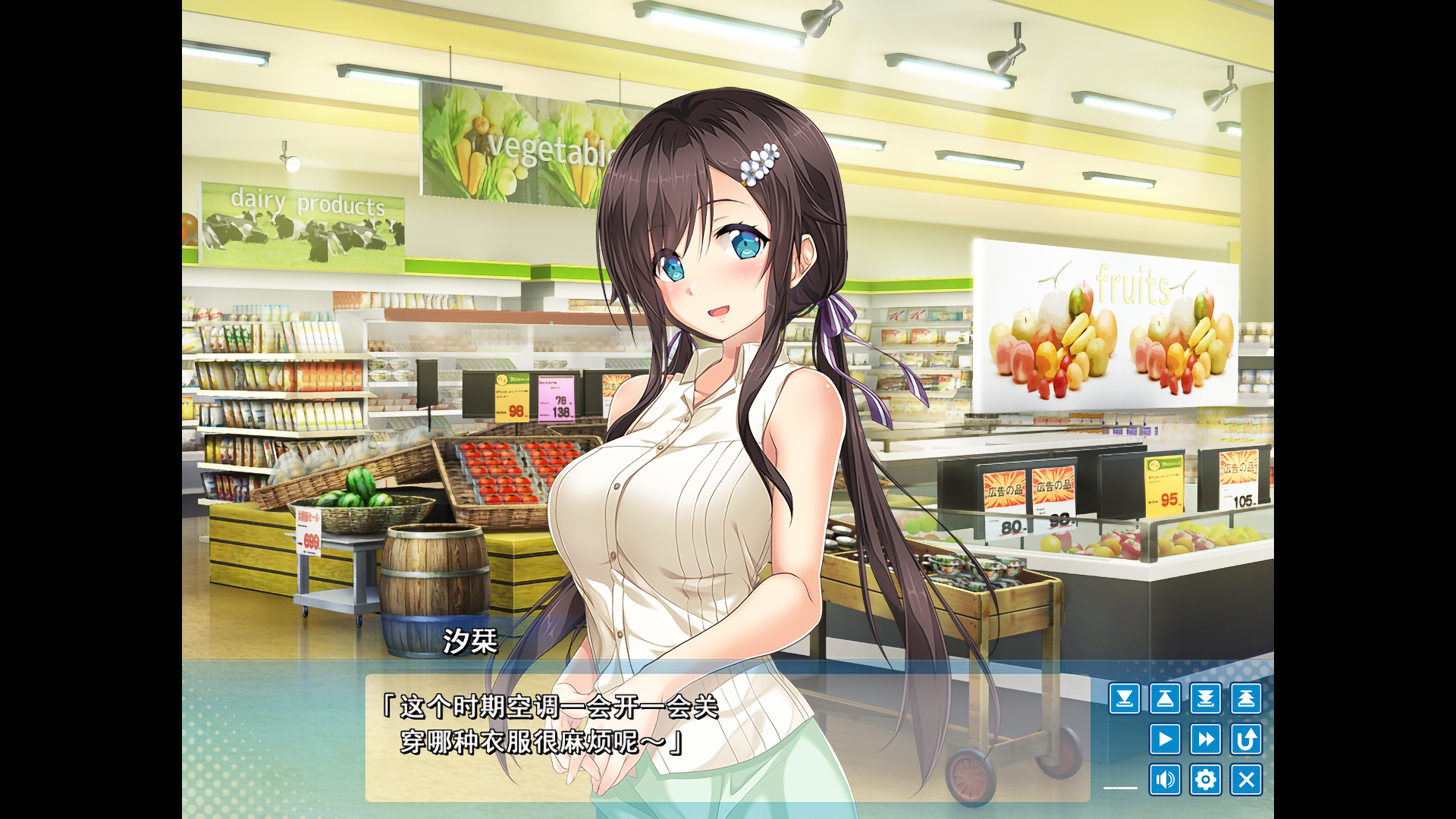
Task: Save the game with the save icon
Action: coord(1125,698)
